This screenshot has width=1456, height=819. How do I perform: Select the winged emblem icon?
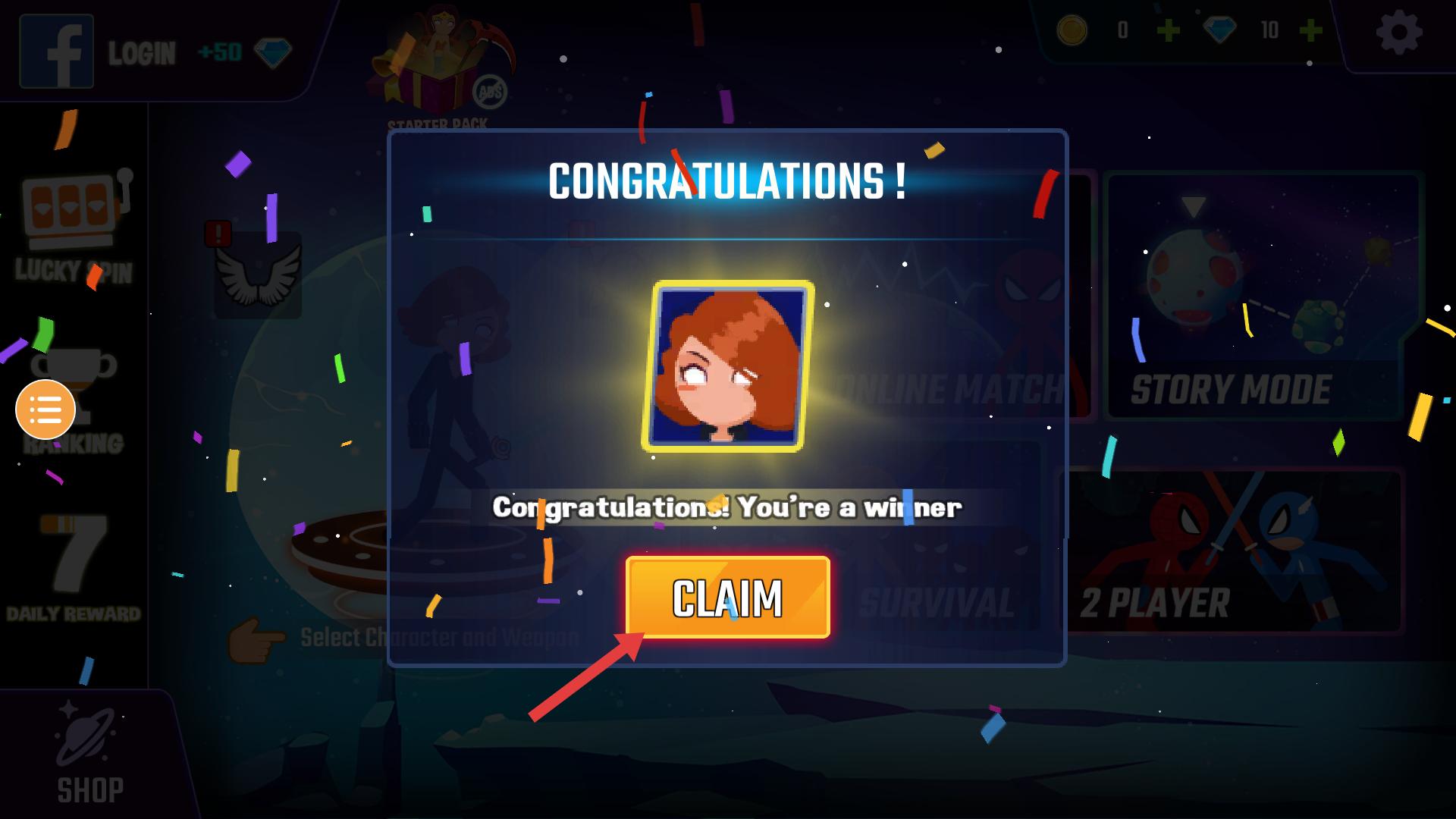pos(258,275)
